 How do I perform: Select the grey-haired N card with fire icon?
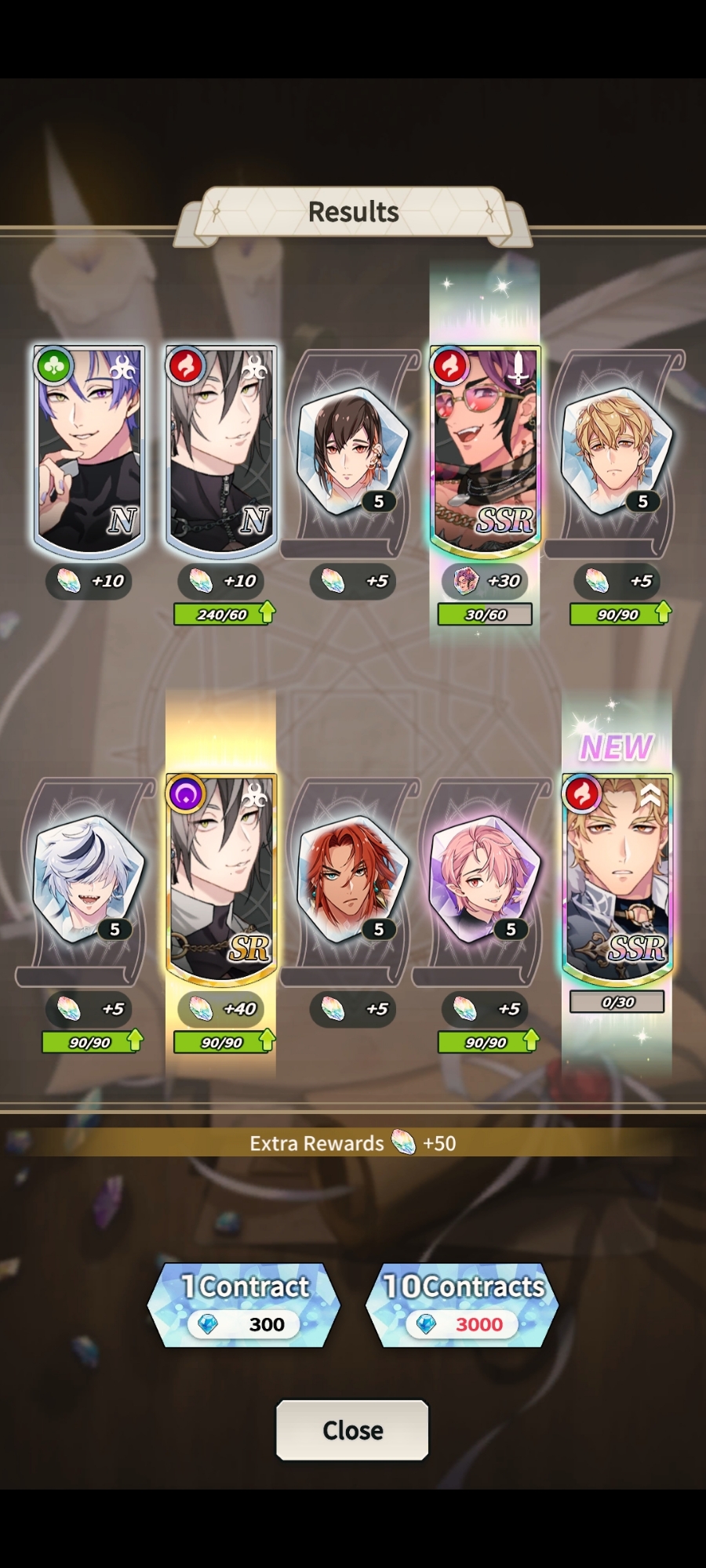221,449
